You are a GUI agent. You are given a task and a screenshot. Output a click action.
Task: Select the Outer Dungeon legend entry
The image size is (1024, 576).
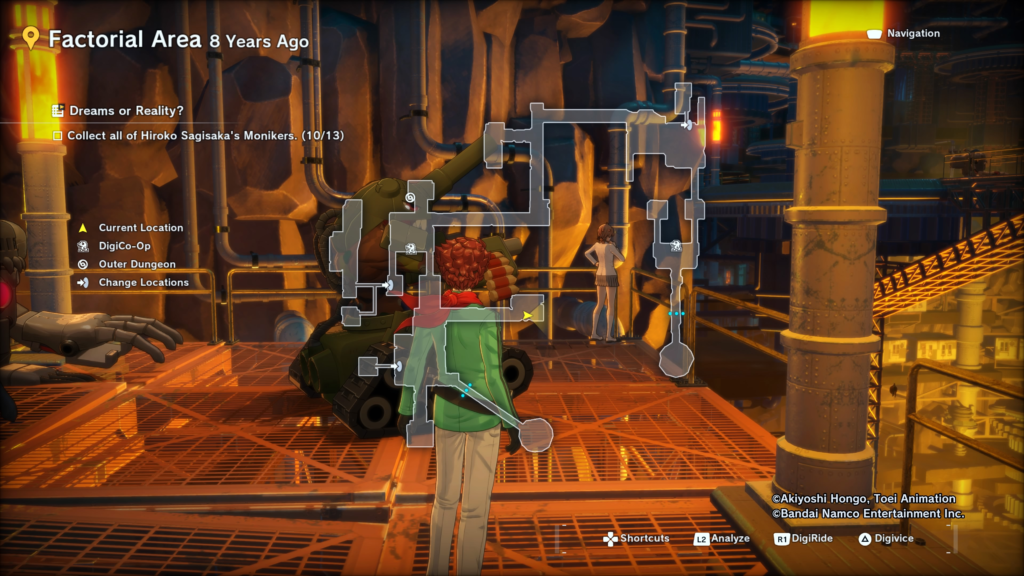[x=136, y=264]
